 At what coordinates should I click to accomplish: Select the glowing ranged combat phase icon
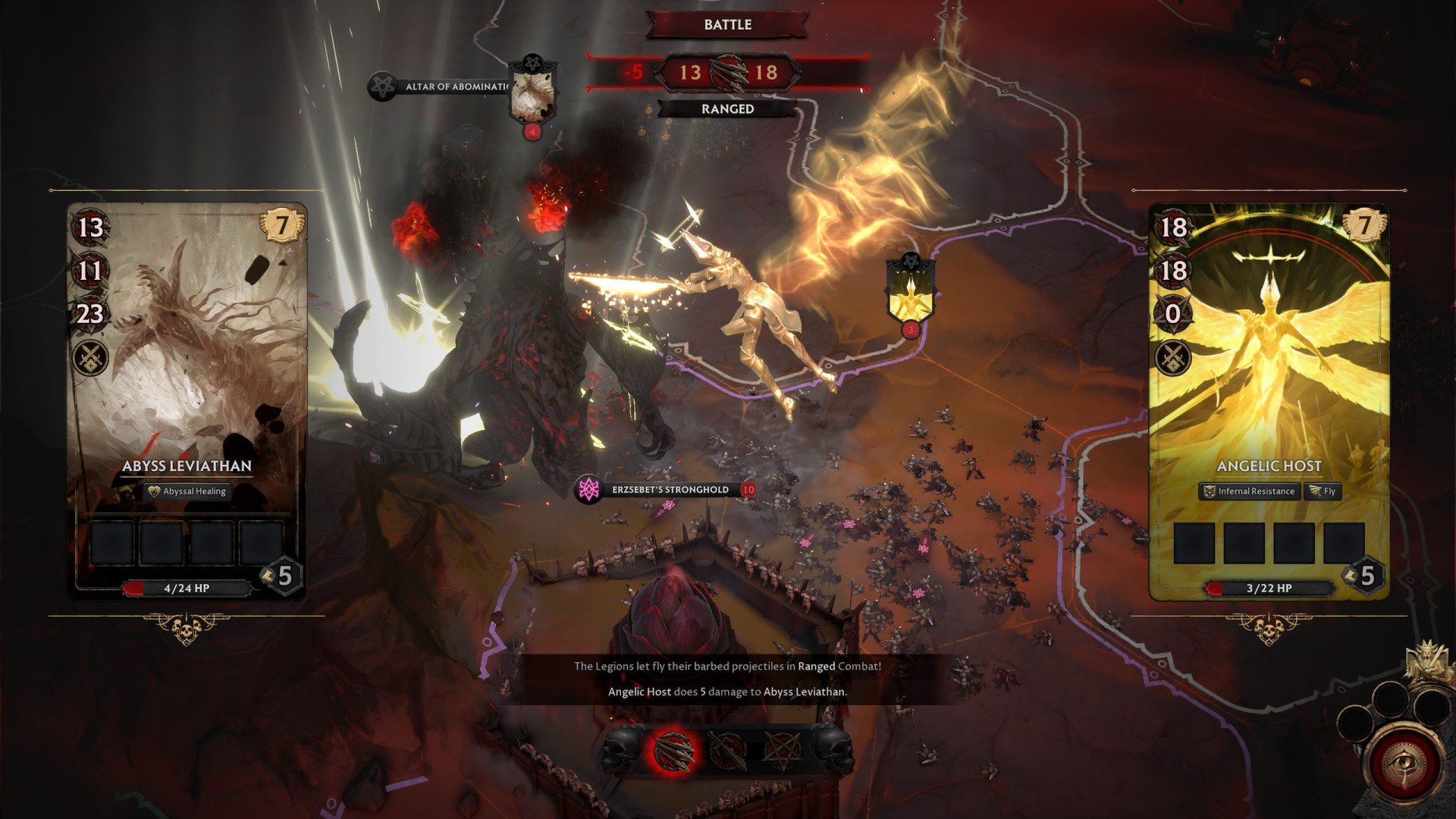[673, 749]
